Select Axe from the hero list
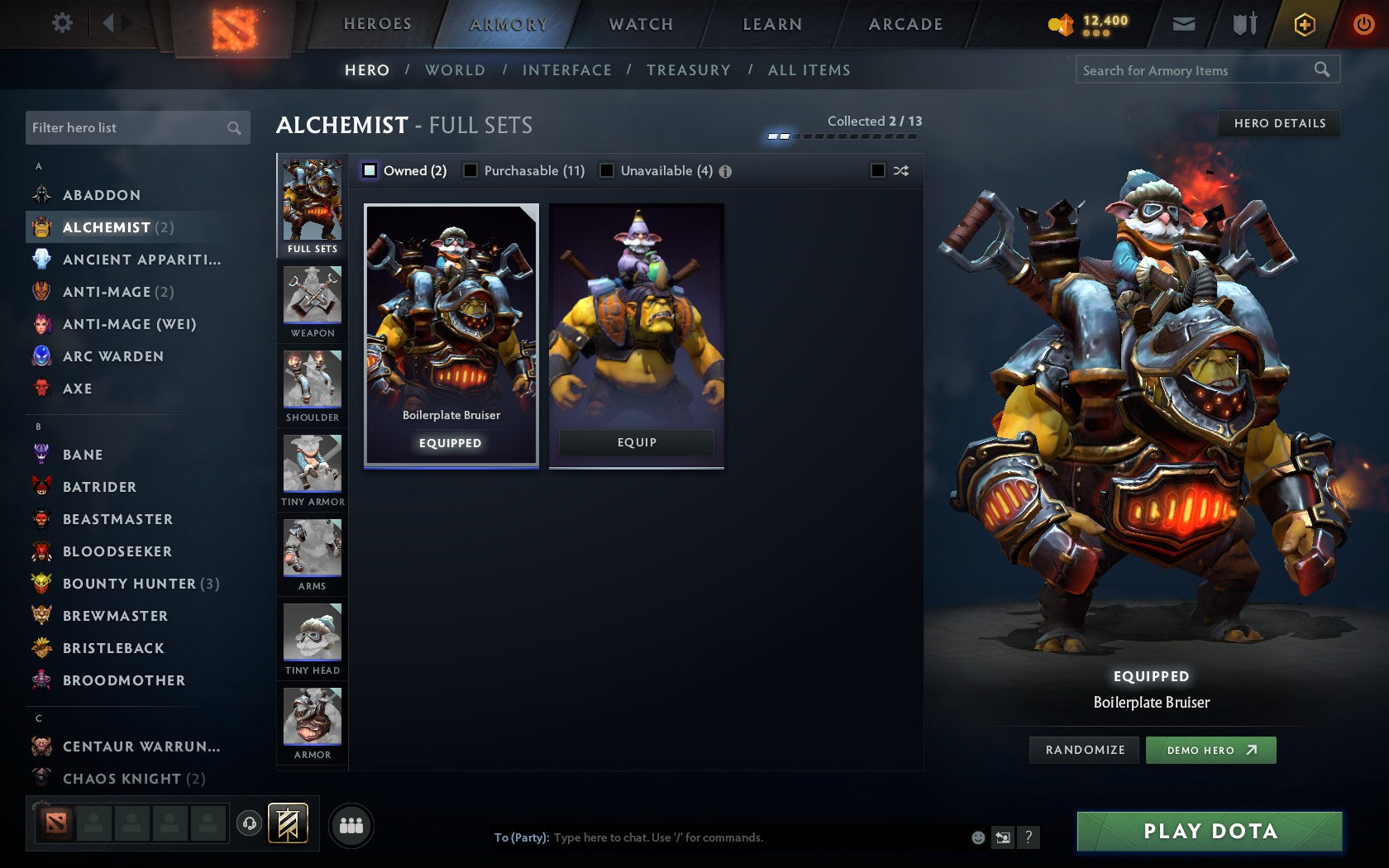The image size is (1389, 868). tap(77, 389)
